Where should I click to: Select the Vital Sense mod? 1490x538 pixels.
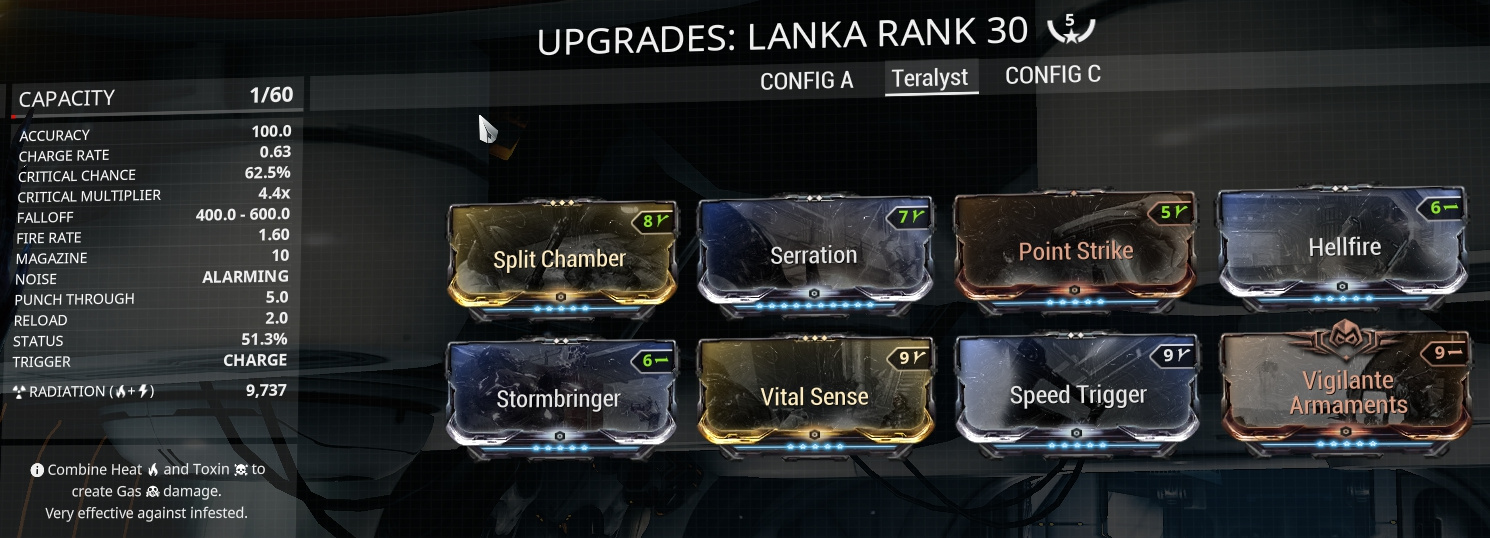click(814, 397)
